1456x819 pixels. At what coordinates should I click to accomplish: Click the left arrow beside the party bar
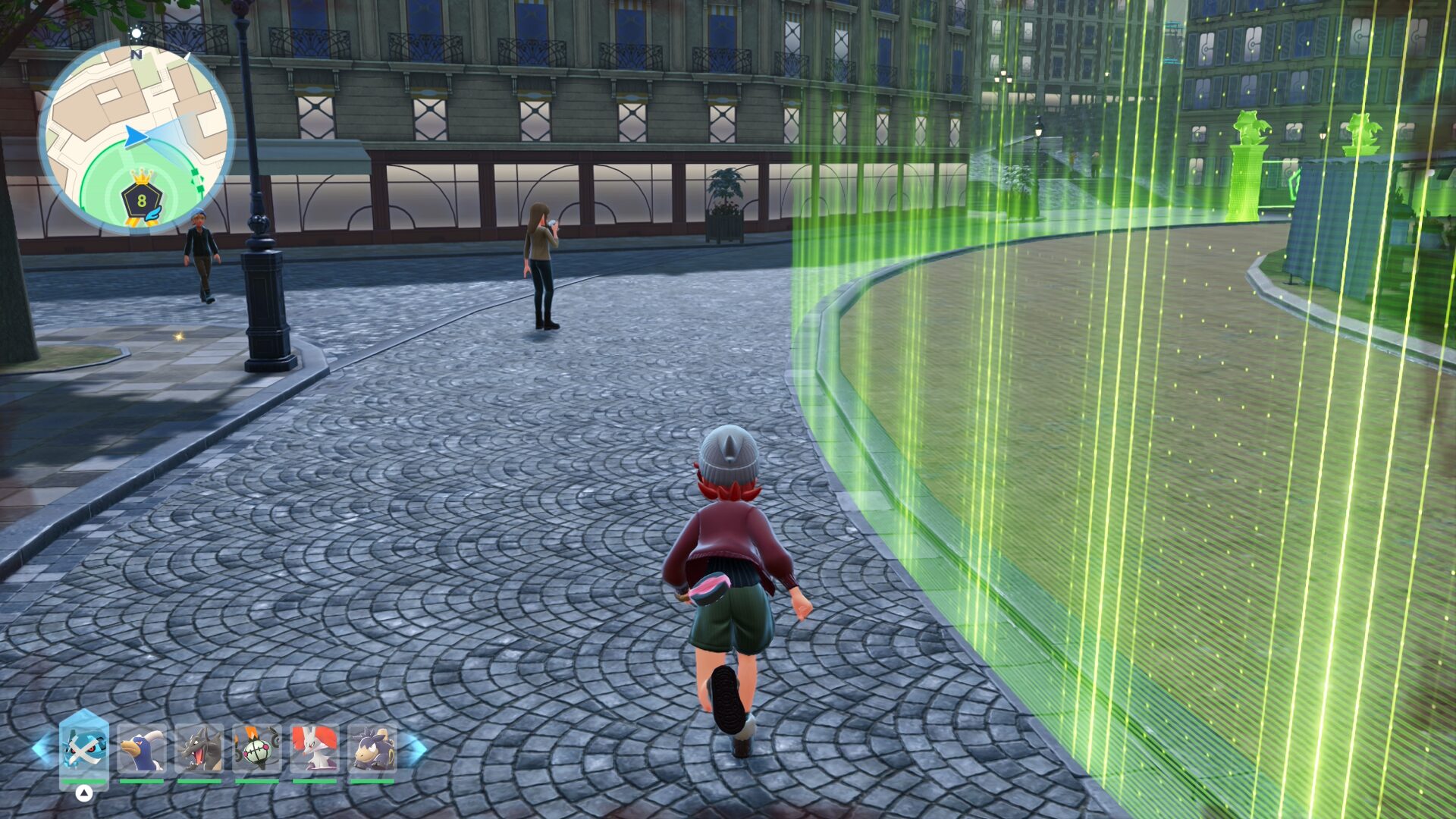coord(43,748)
